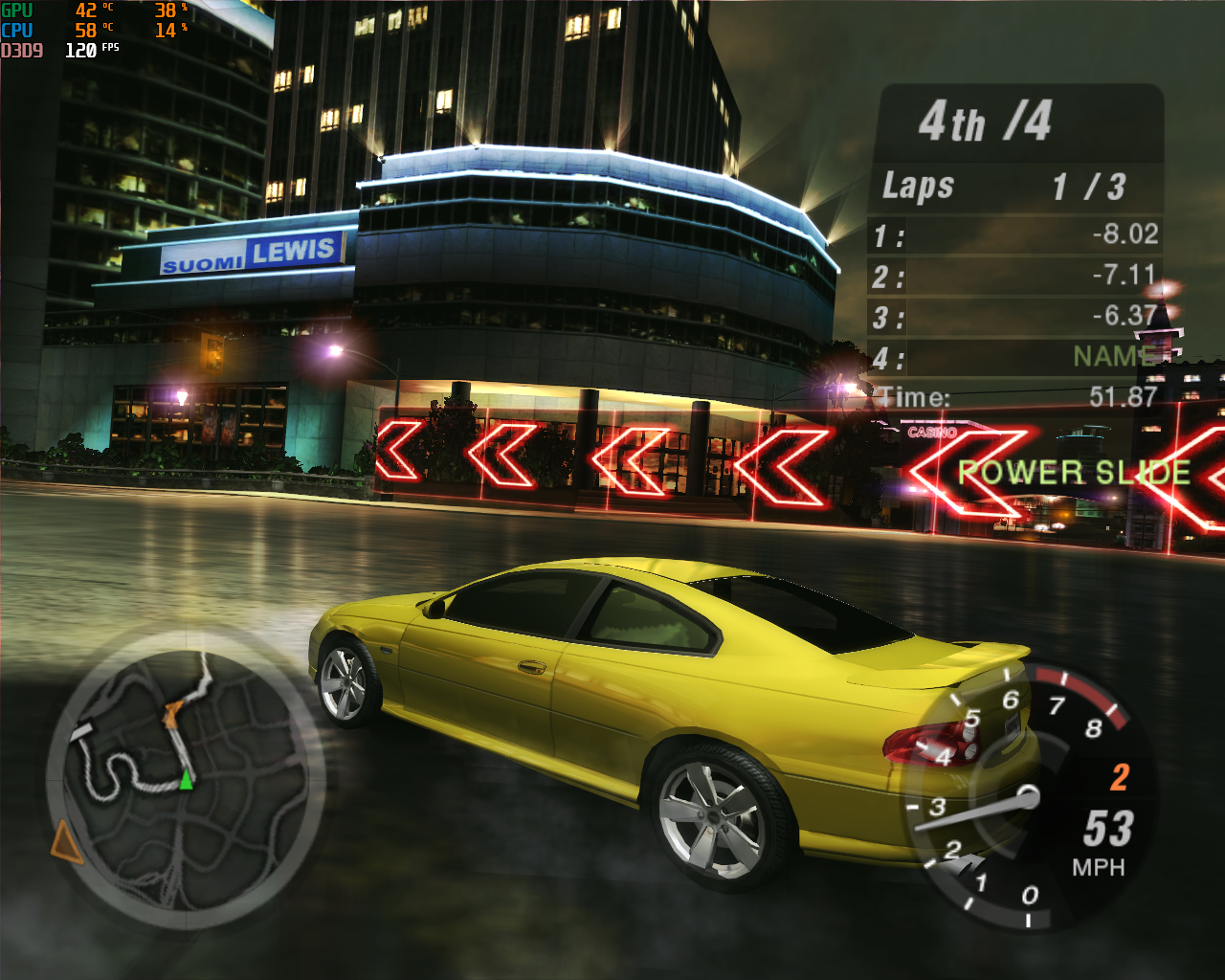Select the fourth leaderboard row labeled NAME
Image resolution: width=1225 pixels, height=980 pixels.
[x=1016, y=357]
